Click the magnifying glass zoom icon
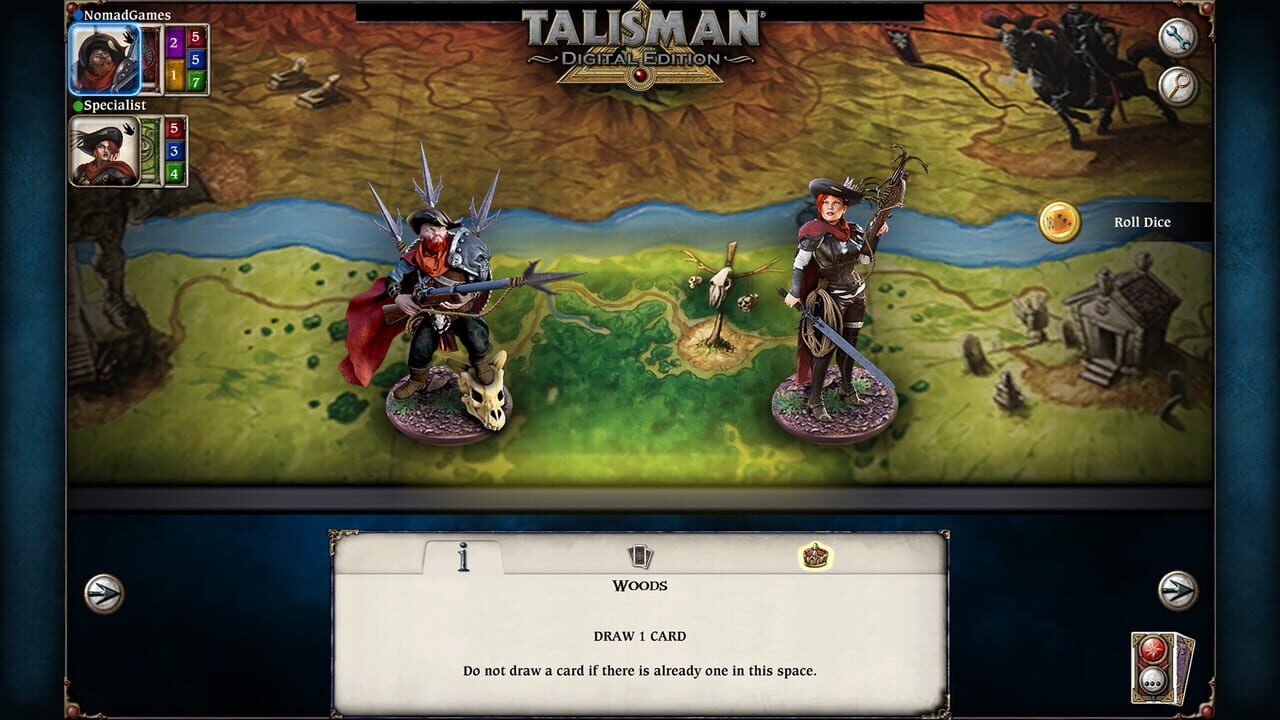This screenshot has height=720, width=1280. 1178,88
